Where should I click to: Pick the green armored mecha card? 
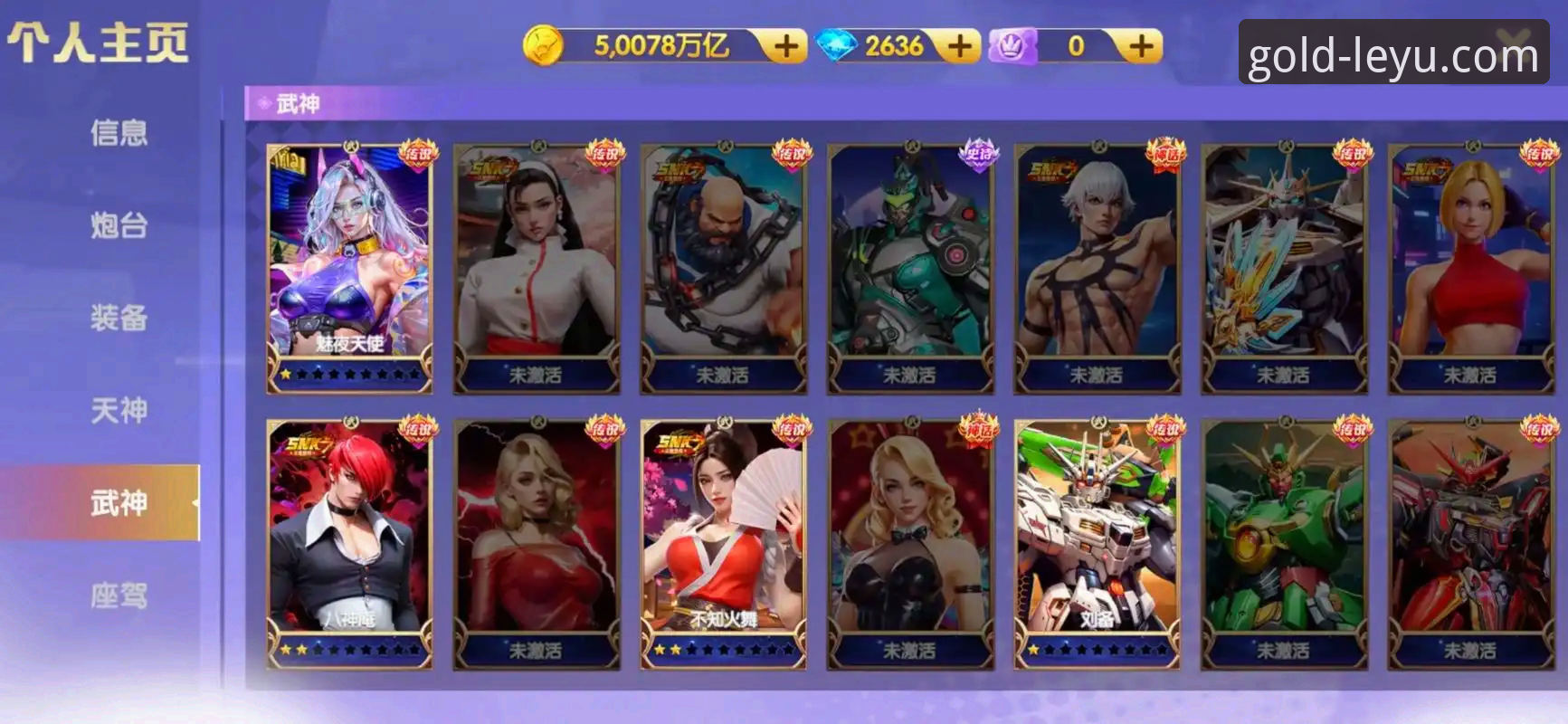pos(1284,543)
